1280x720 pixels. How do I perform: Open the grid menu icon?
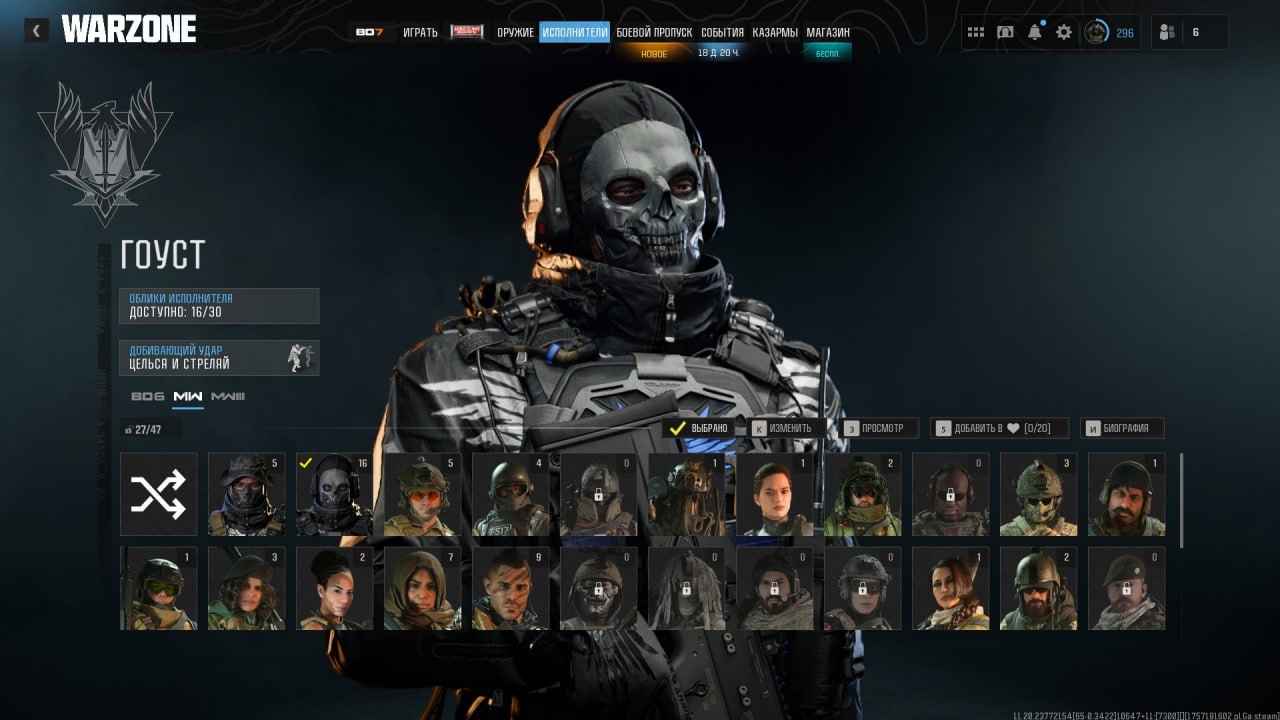click(975, 32)
